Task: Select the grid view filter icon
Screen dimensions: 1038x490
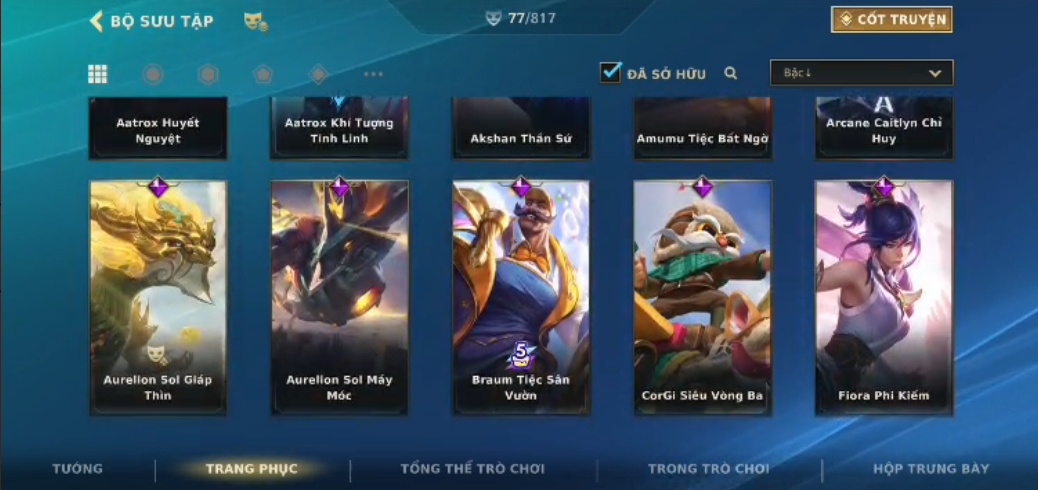Action: (x=98, y=74)
